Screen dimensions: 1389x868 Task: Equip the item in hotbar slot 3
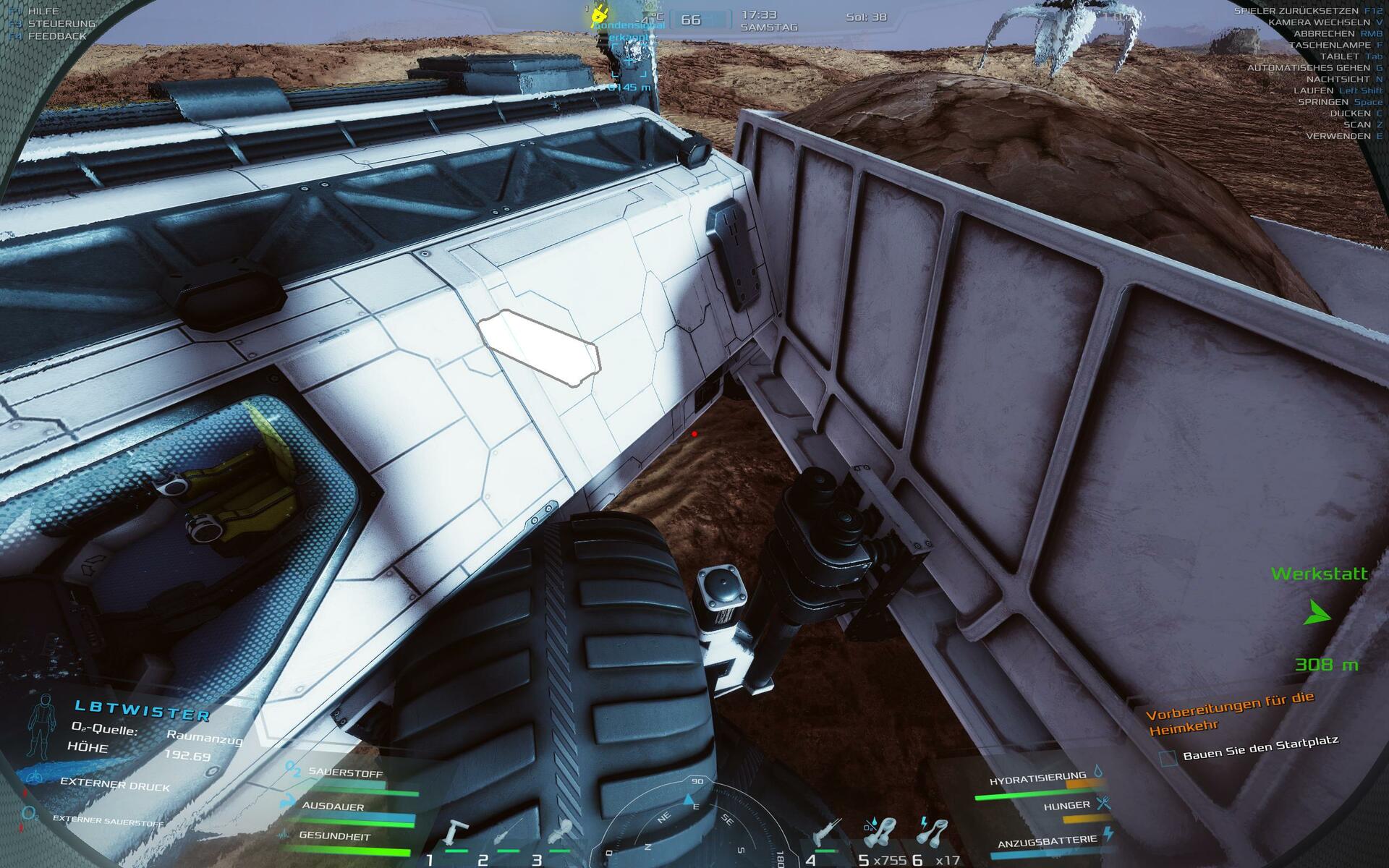[x=560, y=833]
